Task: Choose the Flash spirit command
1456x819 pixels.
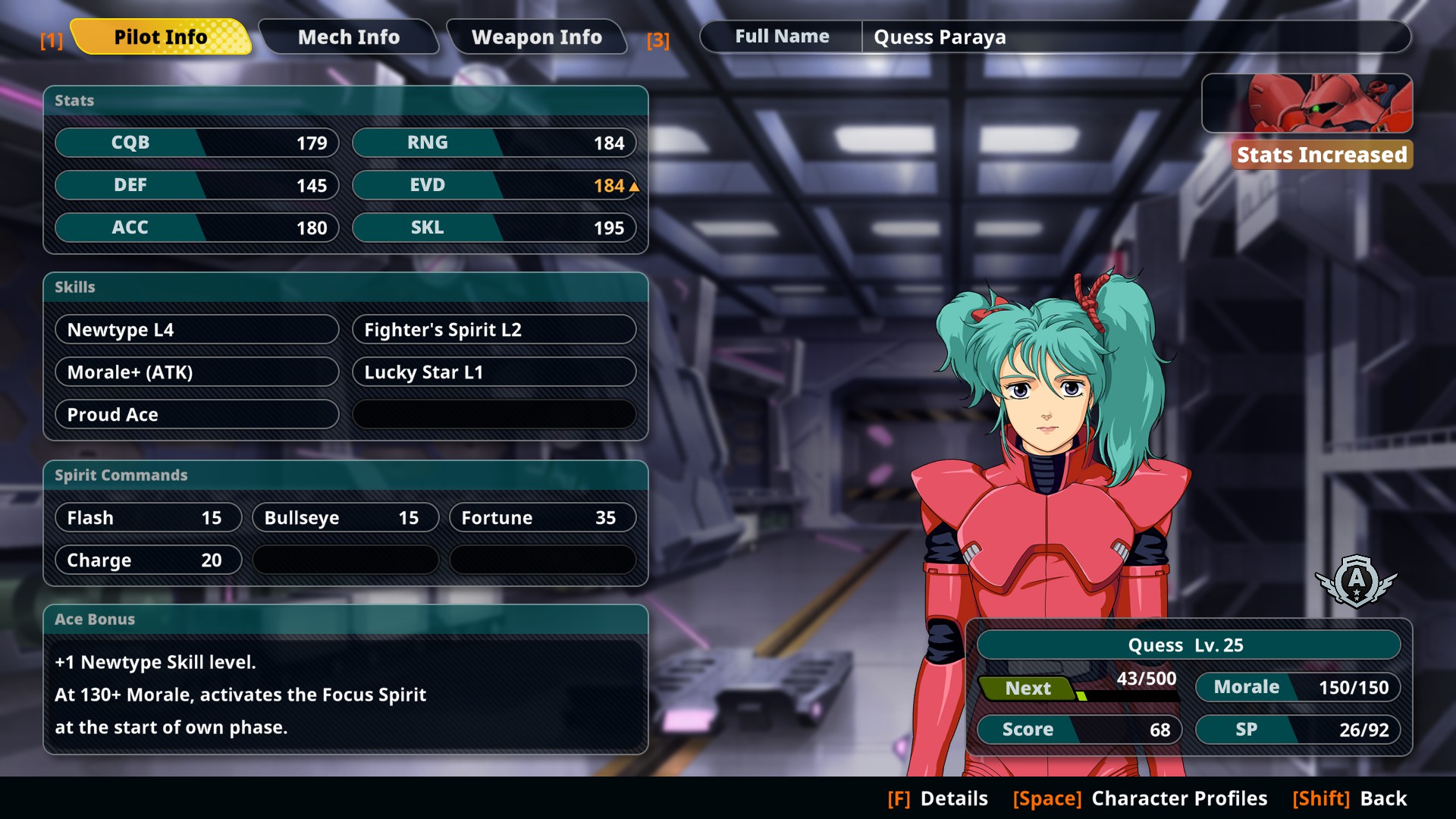Action: (x=148, y=518)
